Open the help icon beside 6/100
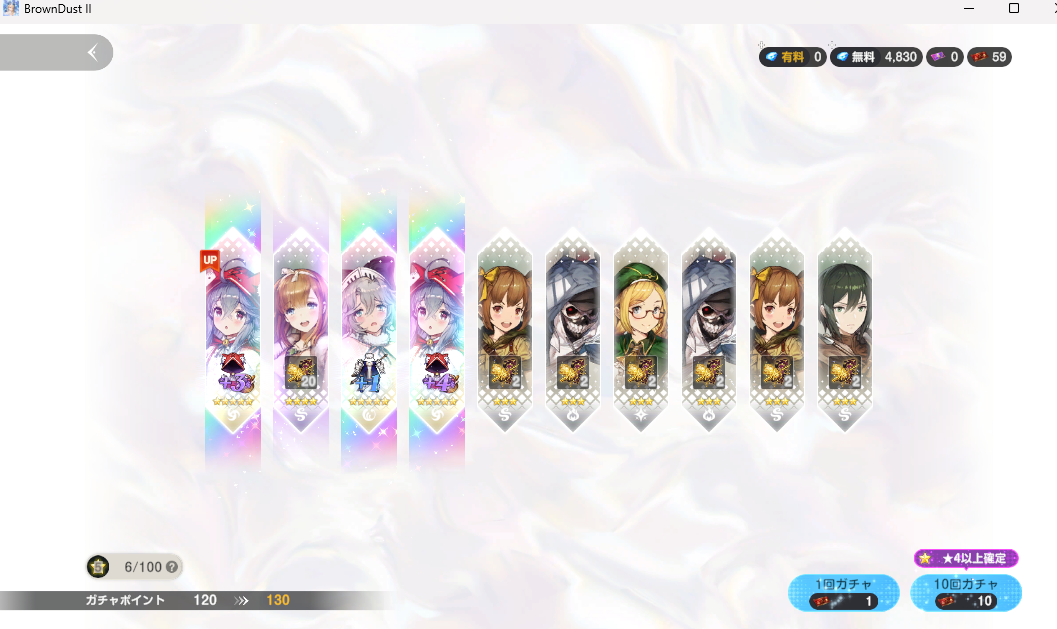The width and height of the screenshot is (1057, 629). pos(172,567)
